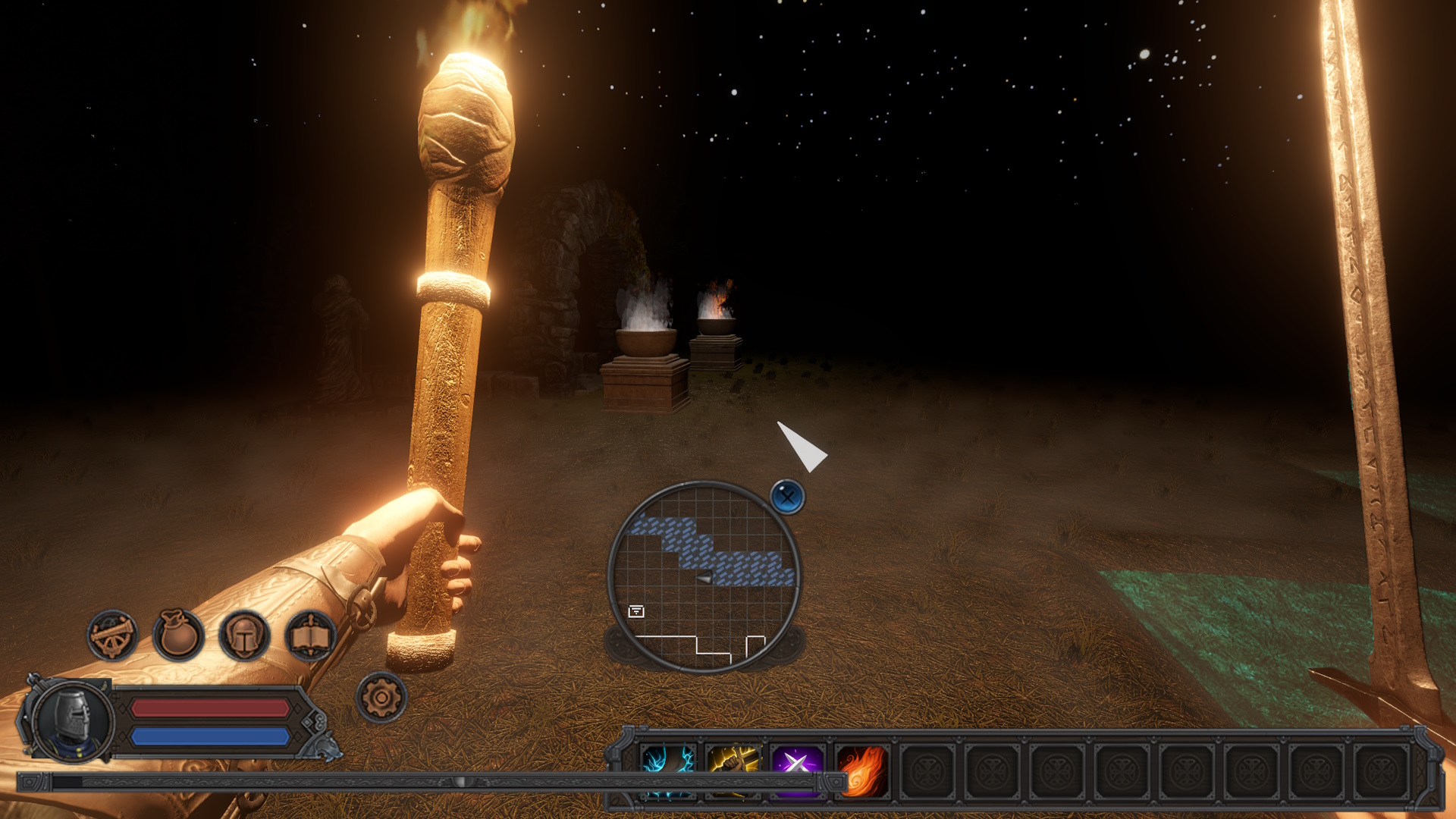Open the gear settings button
Viewport: 1456px width, 819px height.
[x=381, y=697]
